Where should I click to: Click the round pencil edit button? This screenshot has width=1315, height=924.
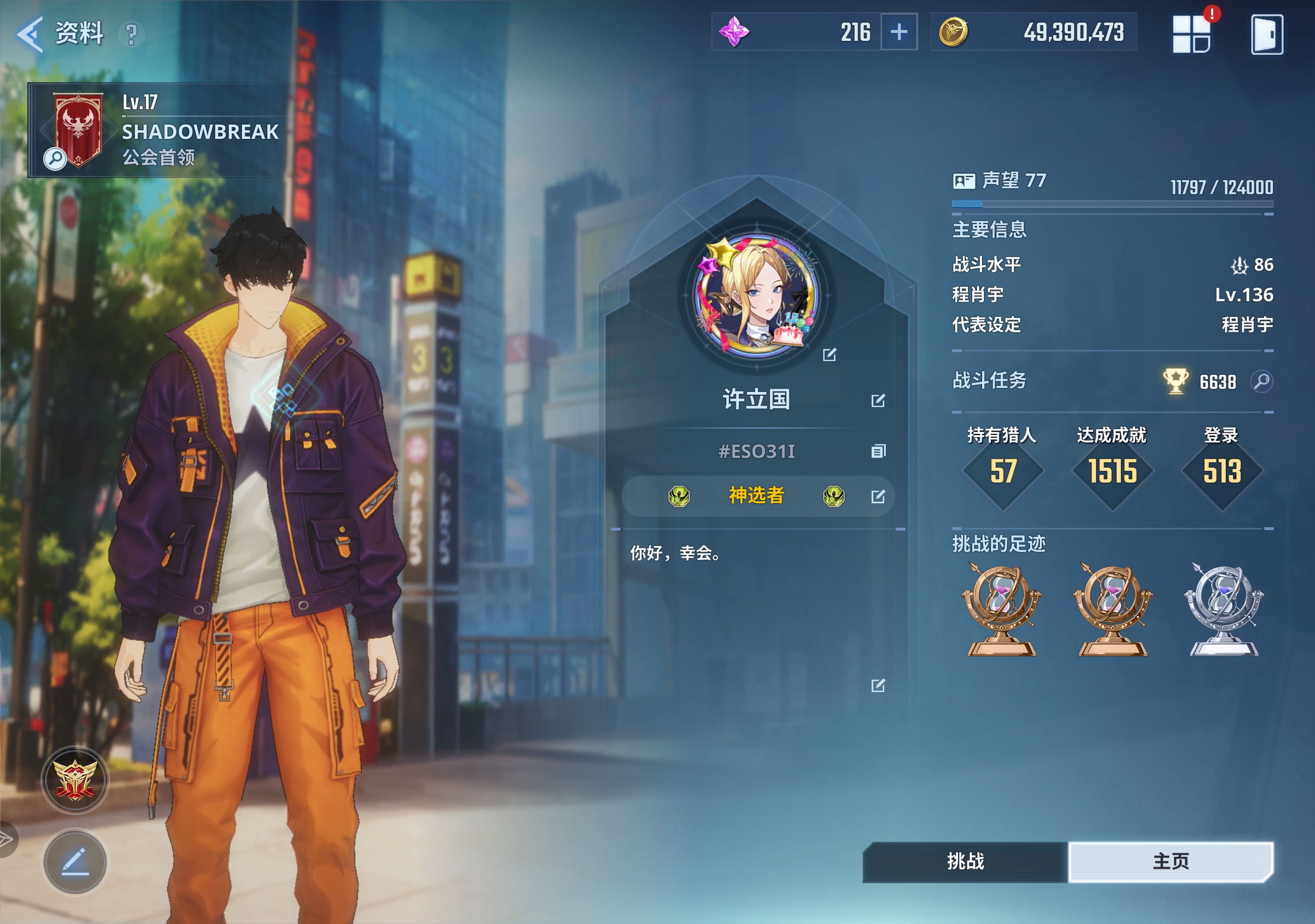[75, 862]
